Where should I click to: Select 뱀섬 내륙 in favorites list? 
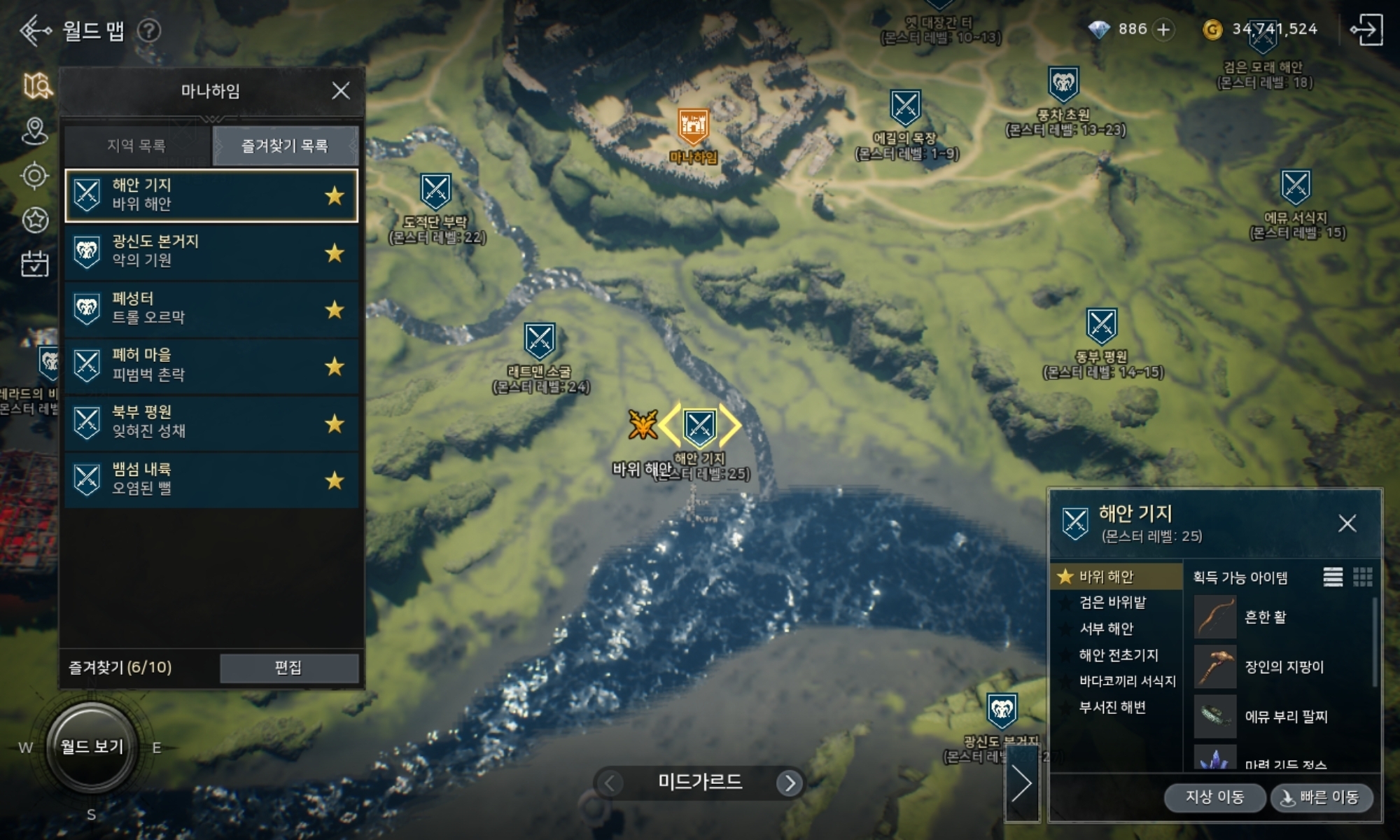211,479
